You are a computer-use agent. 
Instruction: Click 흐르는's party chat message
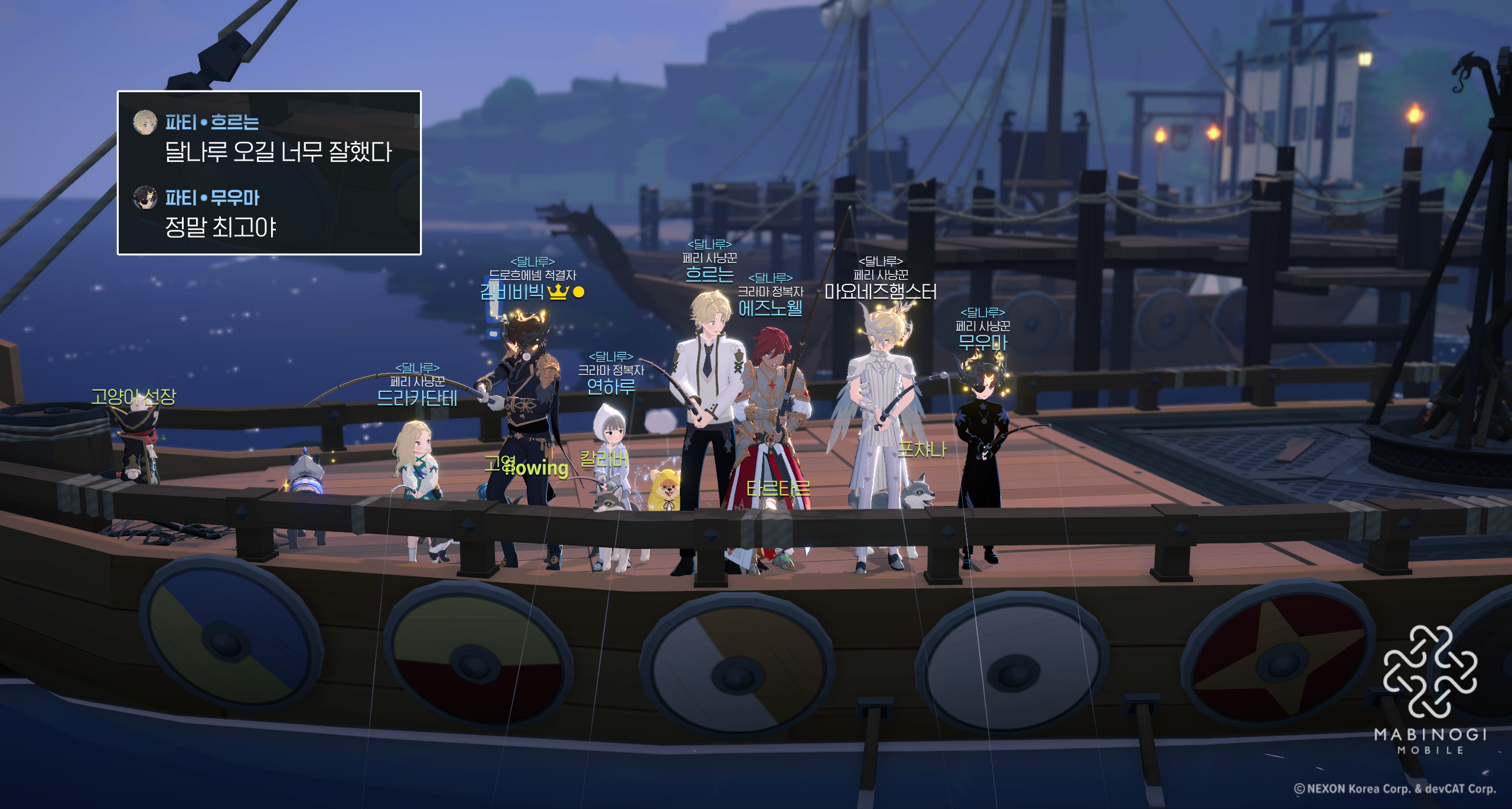pyautogui.click(x=278, y=152)
